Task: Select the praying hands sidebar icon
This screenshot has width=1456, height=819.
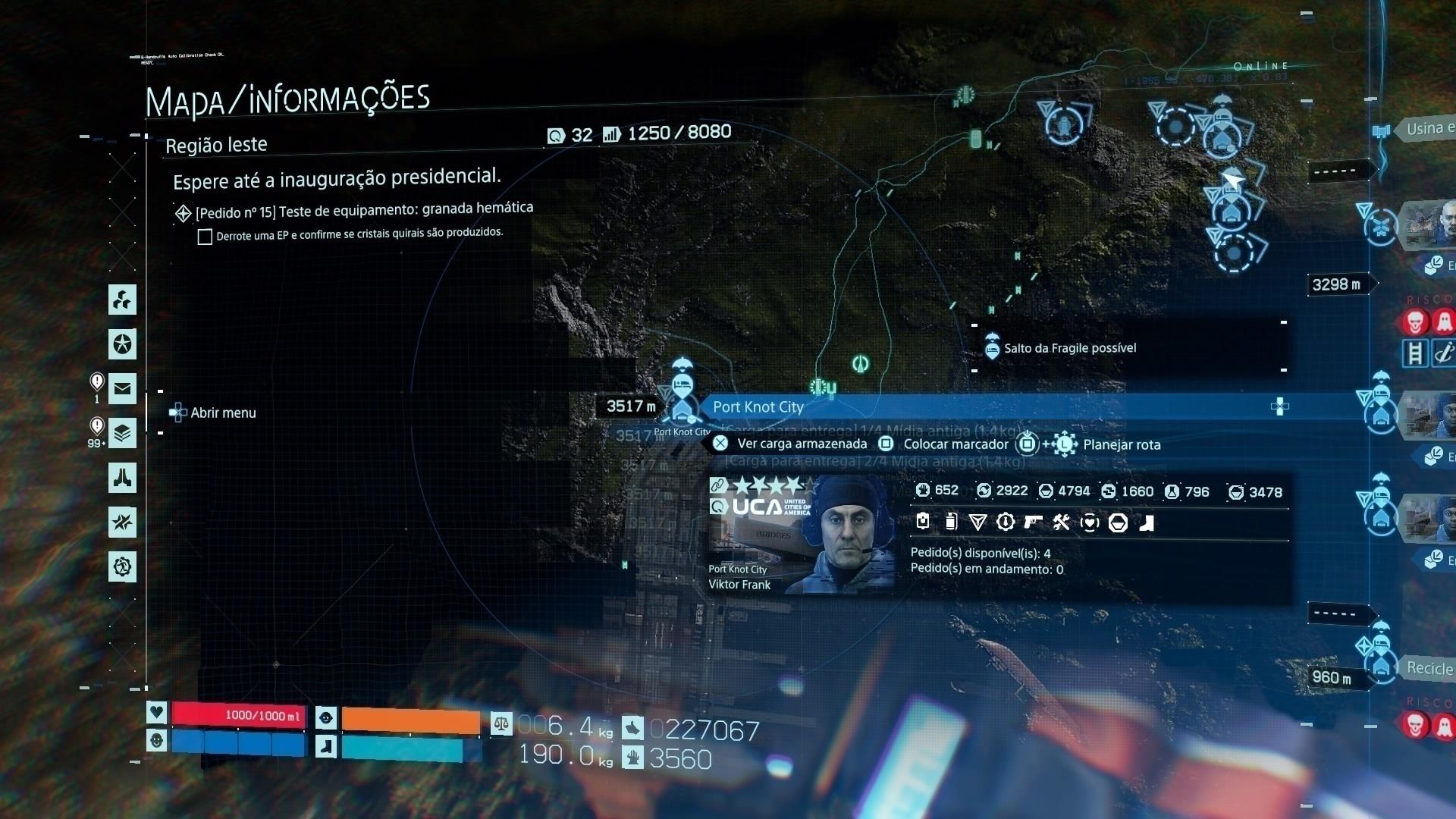Action: 122,478
